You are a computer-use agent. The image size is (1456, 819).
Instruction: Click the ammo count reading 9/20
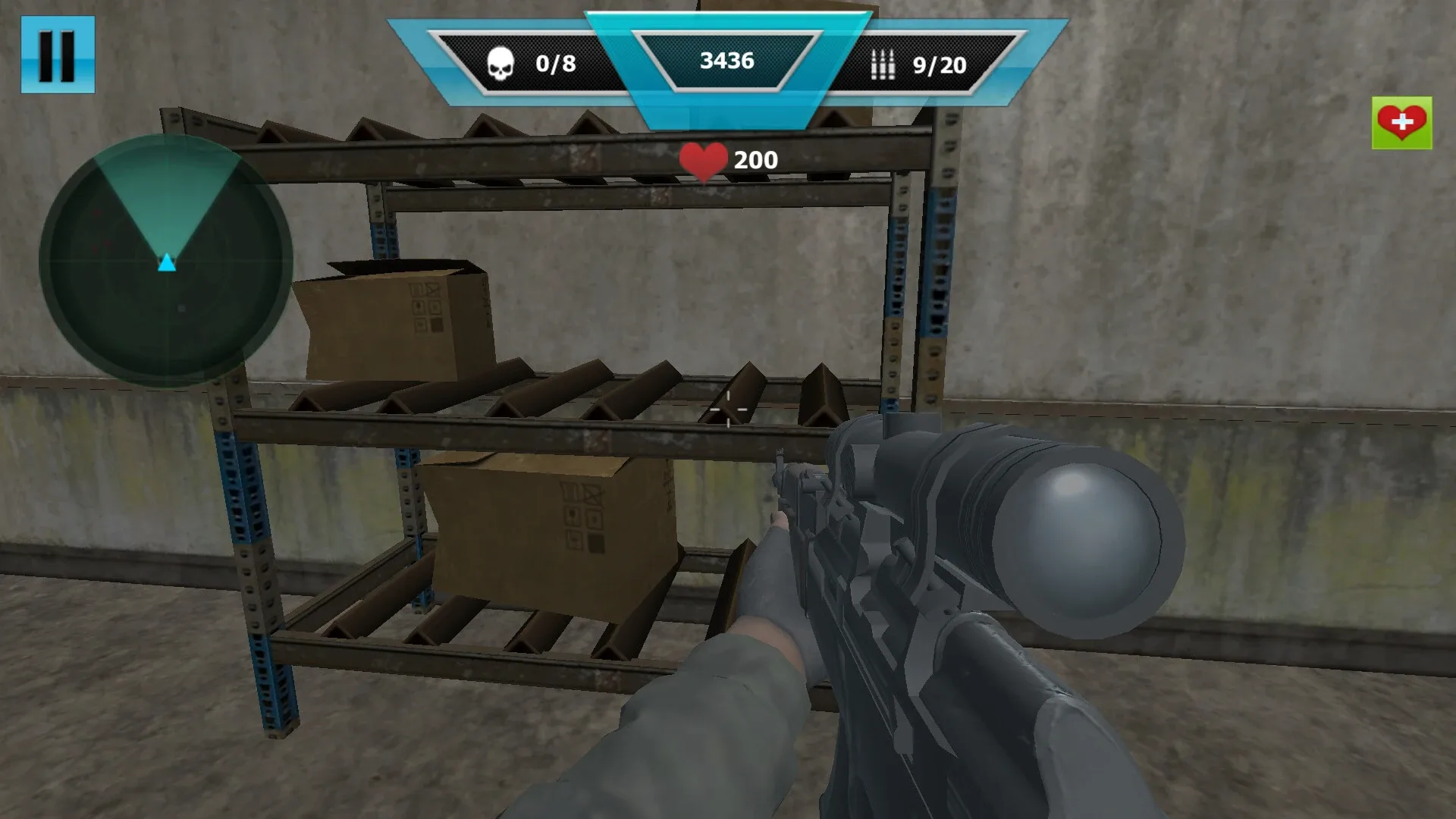(x=940, y=64)
